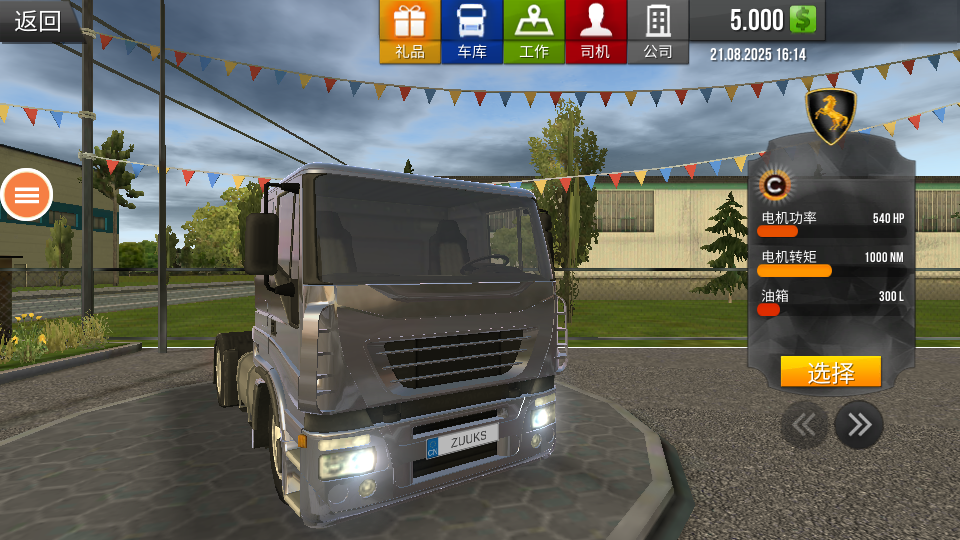Open the 司机 drivers menu
The image size is (960, 540).
click(x=595, y=32)
